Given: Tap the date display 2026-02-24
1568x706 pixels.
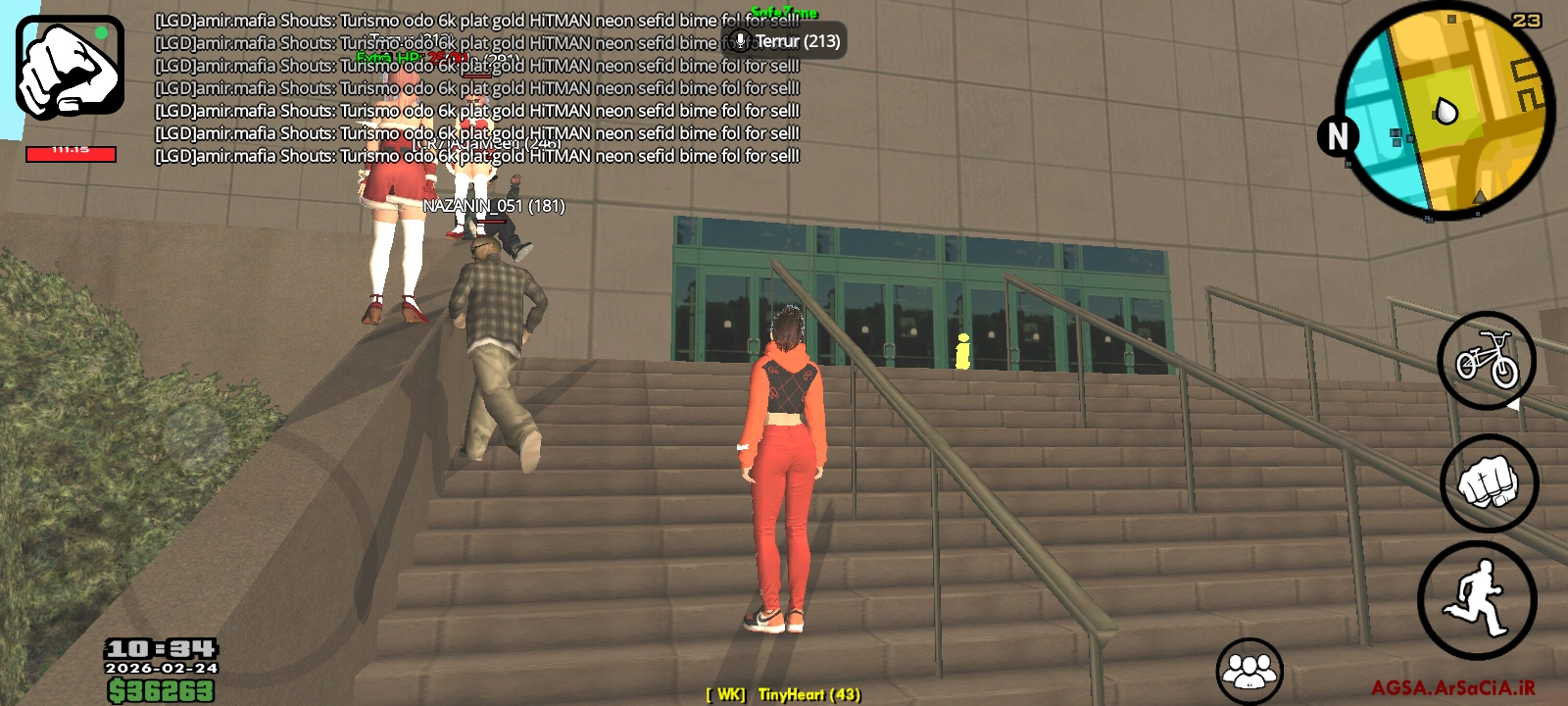Looking at the screenshot, I should [x=160, y=669].
